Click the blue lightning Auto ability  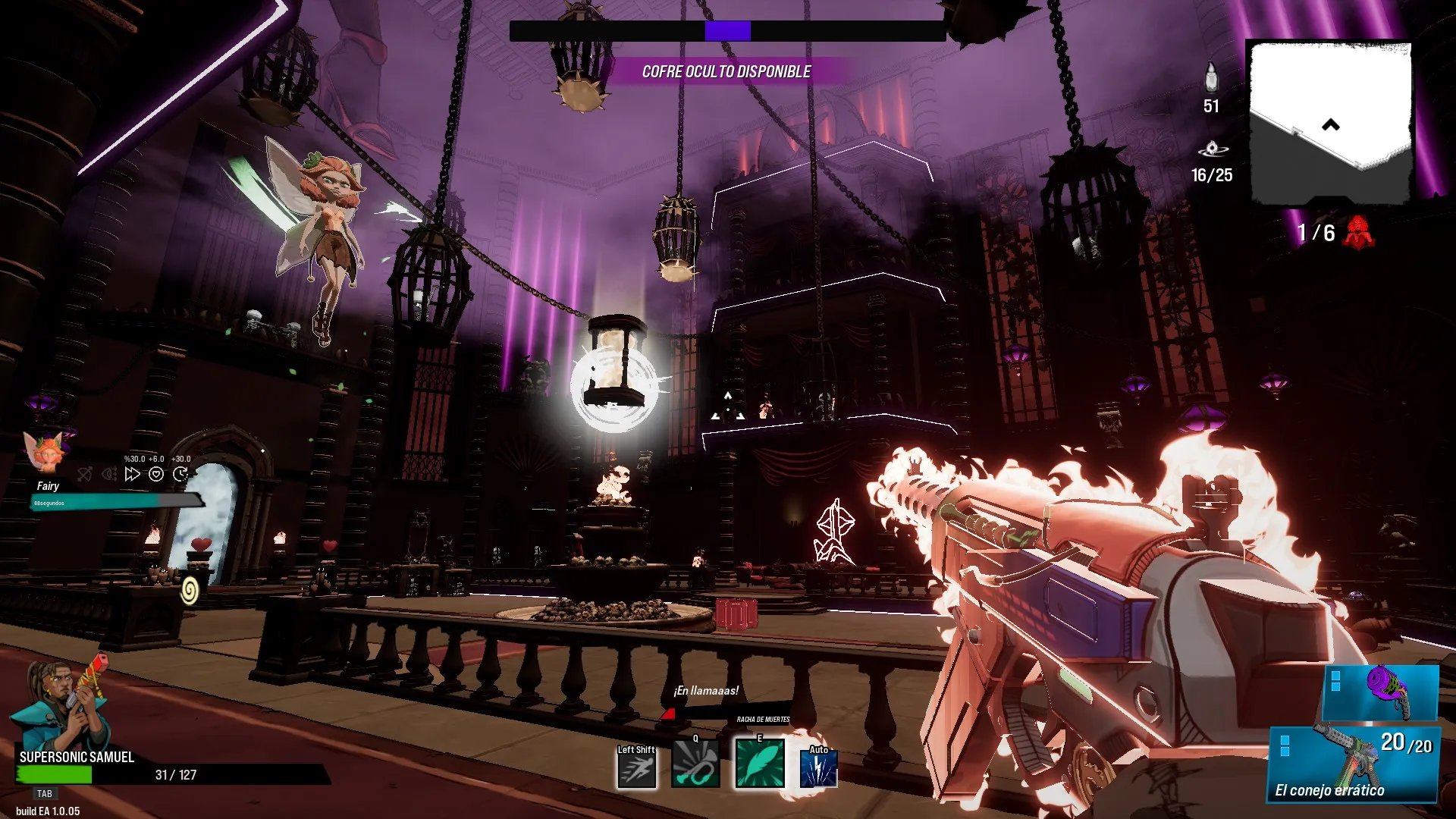point(819,769)
